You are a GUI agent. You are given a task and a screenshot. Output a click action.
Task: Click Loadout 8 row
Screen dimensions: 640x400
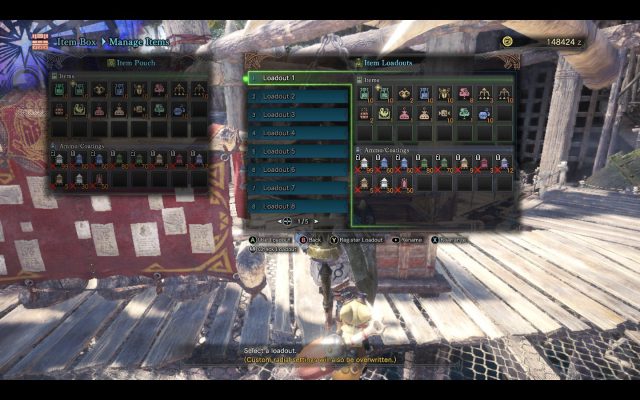[x=297, y=206]
